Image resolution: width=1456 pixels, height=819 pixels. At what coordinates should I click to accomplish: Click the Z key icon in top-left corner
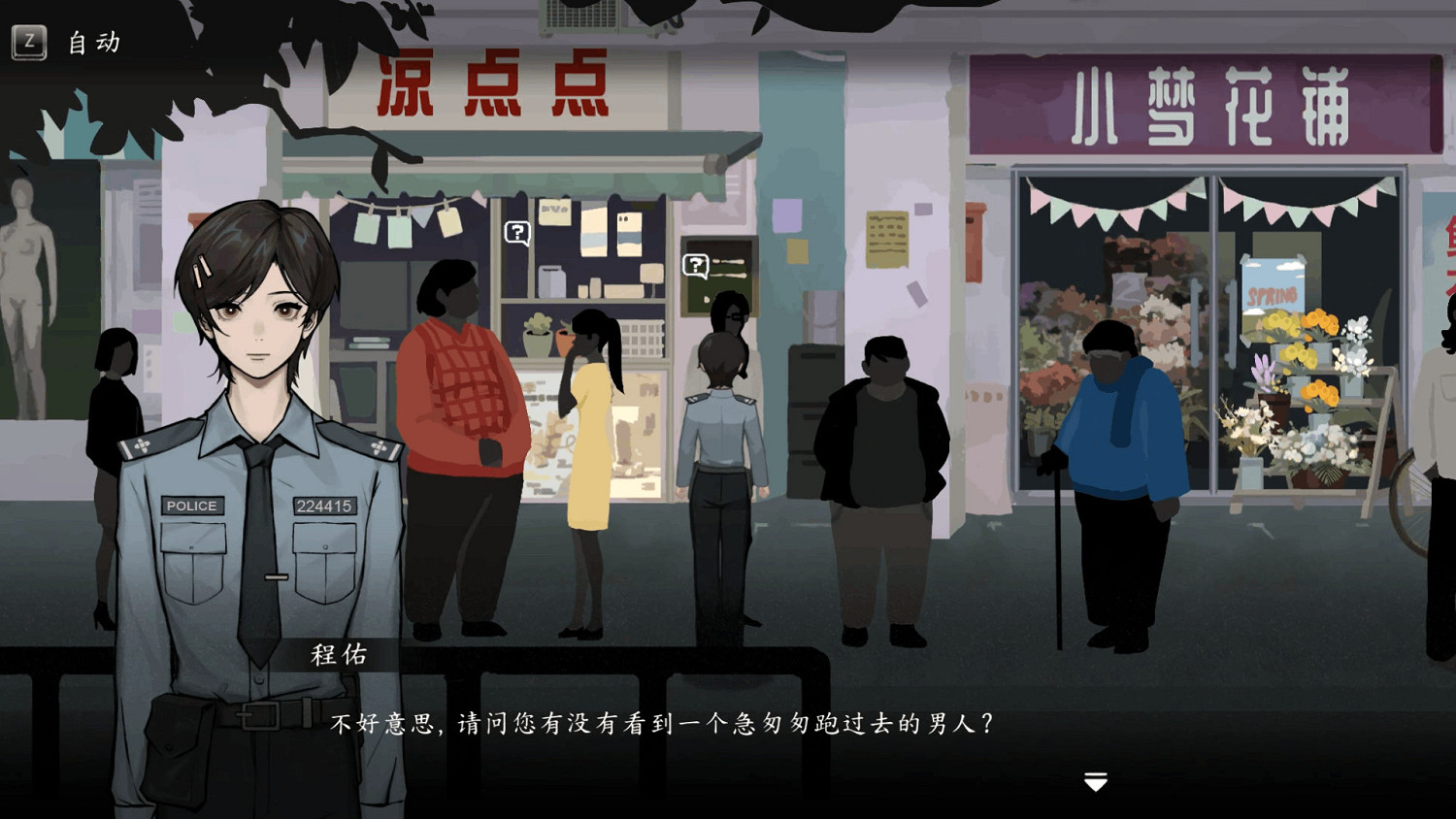tap(29, 42)
